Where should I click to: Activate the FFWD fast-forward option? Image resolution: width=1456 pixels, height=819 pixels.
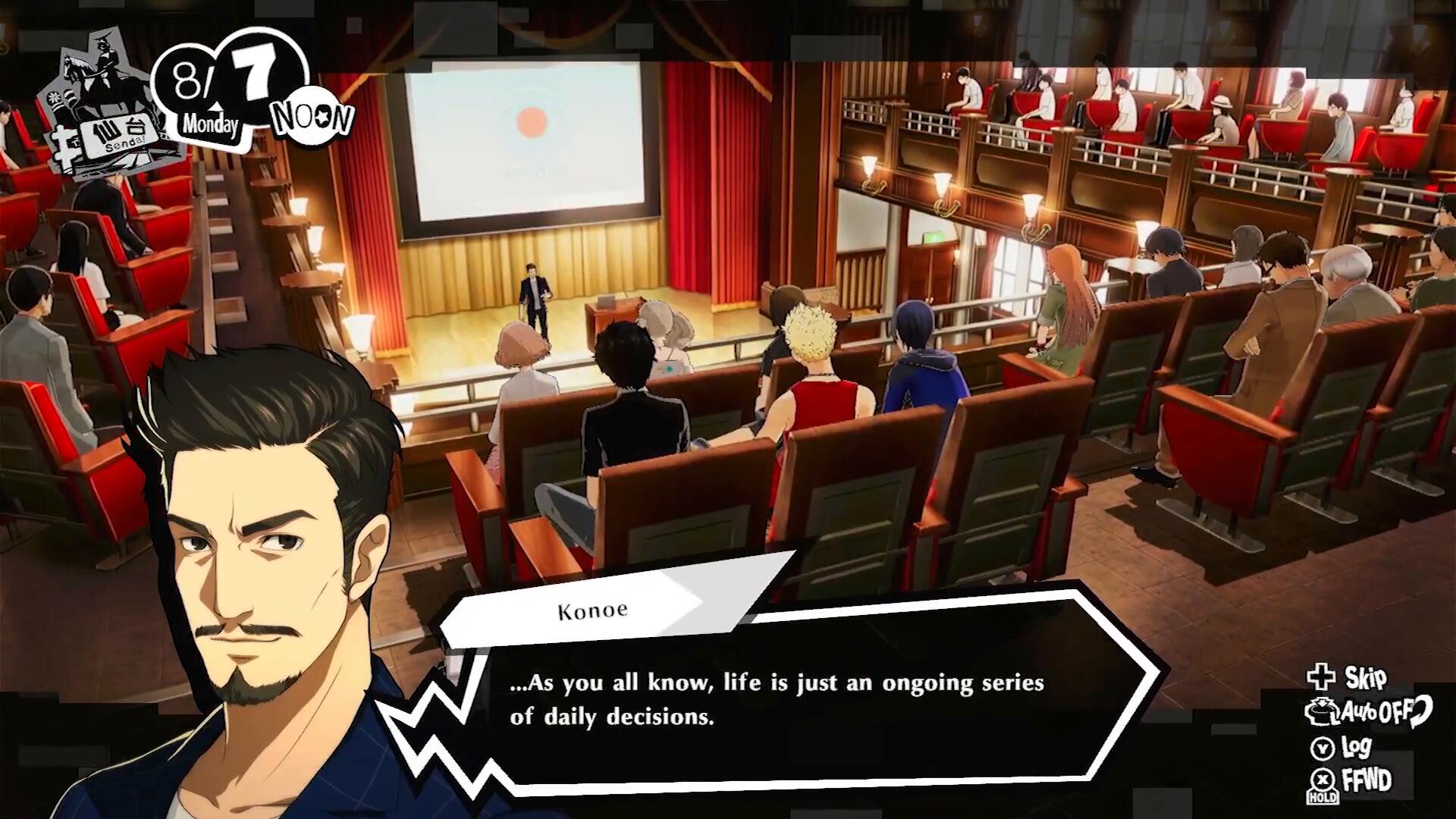1352,780
